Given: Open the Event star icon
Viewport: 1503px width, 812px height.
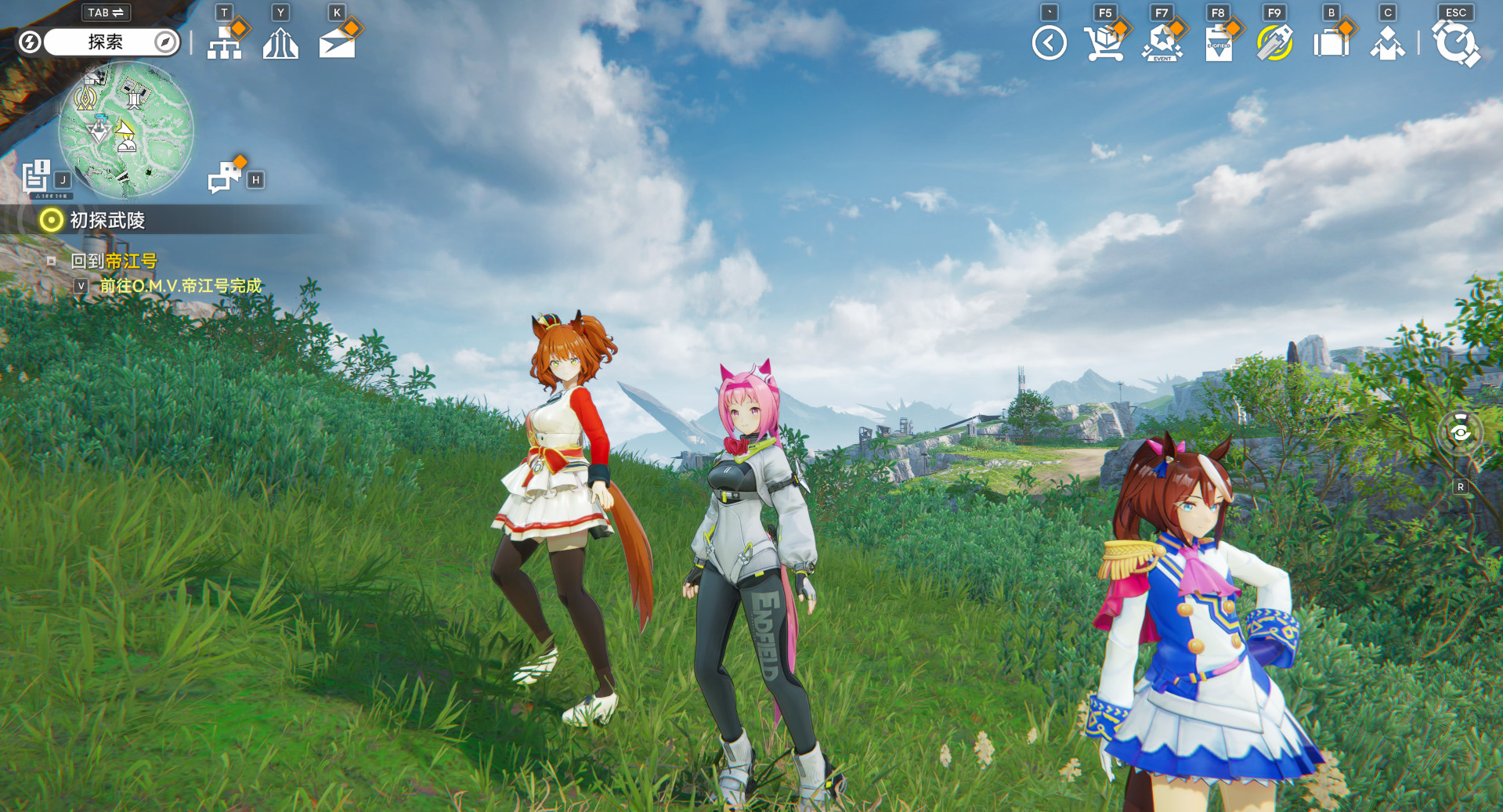Looking at the screenshot, I should (1162, 43).
